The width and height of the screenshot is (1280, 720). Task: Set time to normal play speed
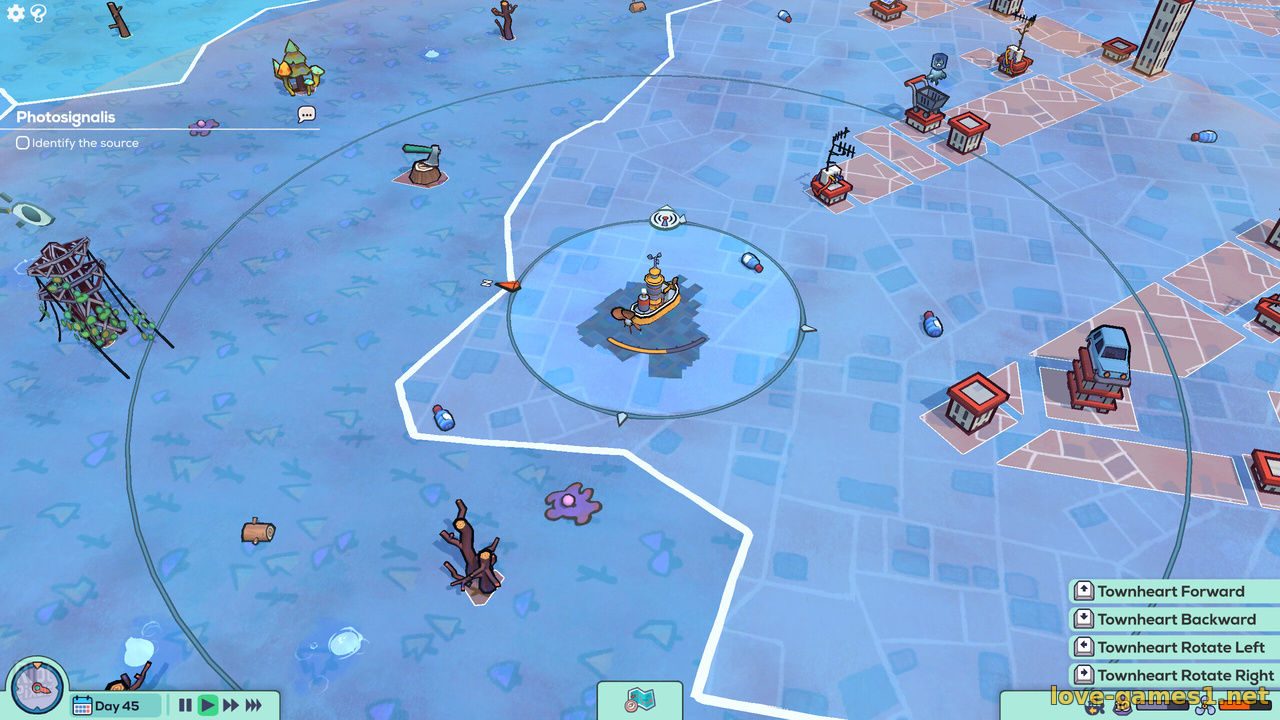(x=208, y=706)
